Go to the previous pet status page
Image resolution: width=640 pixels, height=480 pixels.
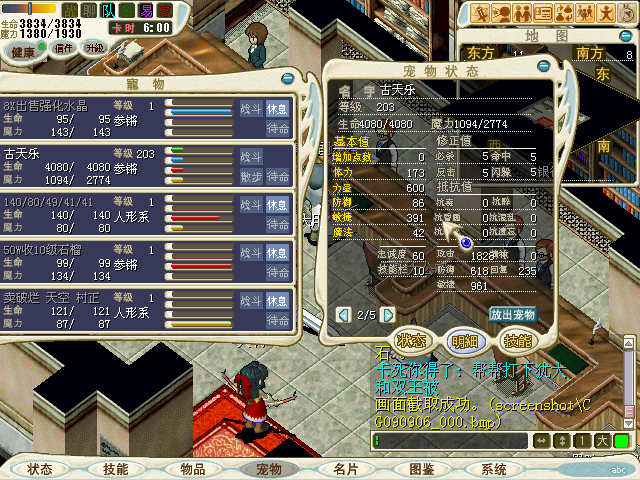(344, 316)
